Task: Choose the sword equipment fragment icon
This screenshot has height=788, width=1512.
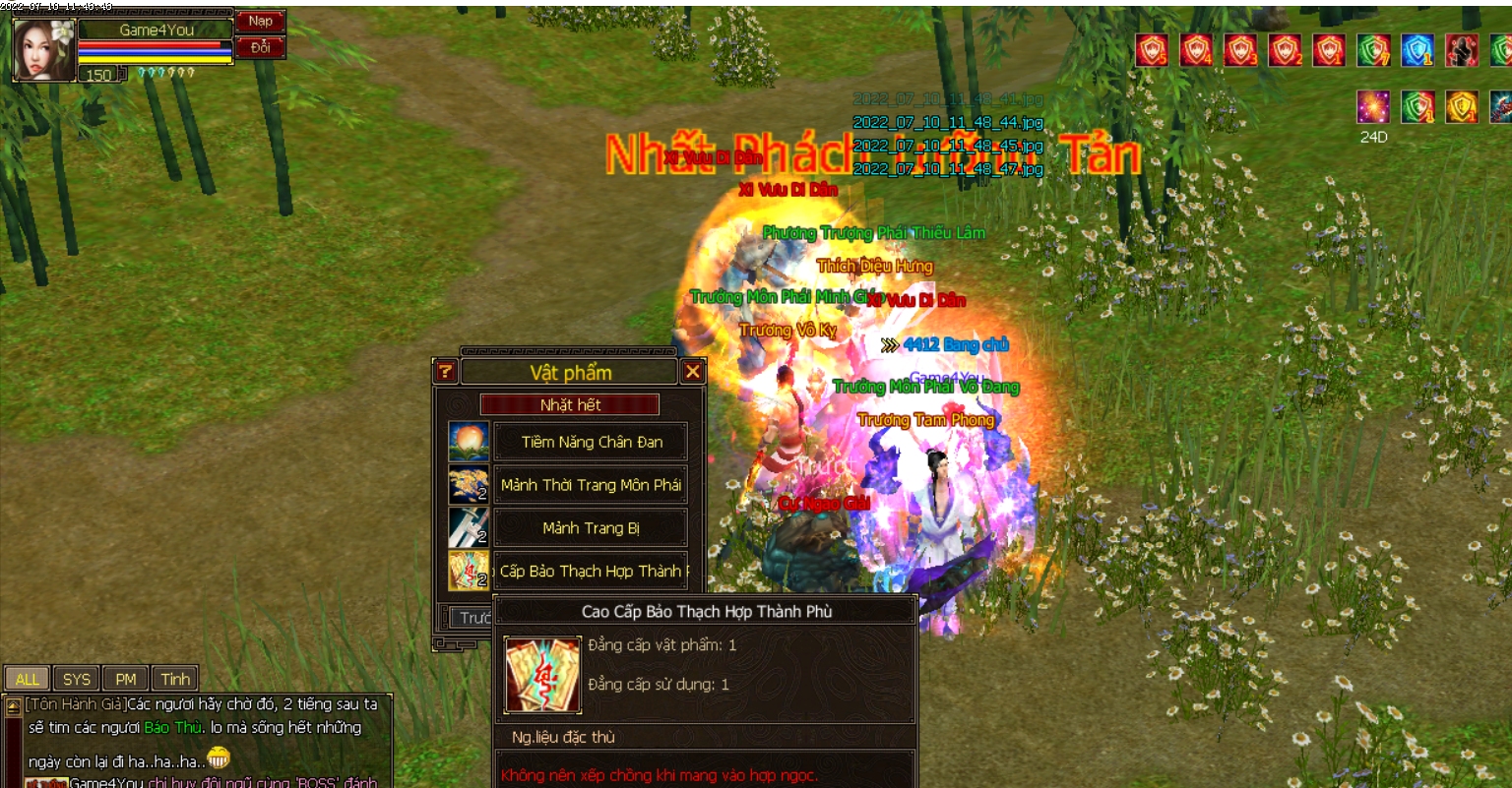Action: (x=469, y=528)
